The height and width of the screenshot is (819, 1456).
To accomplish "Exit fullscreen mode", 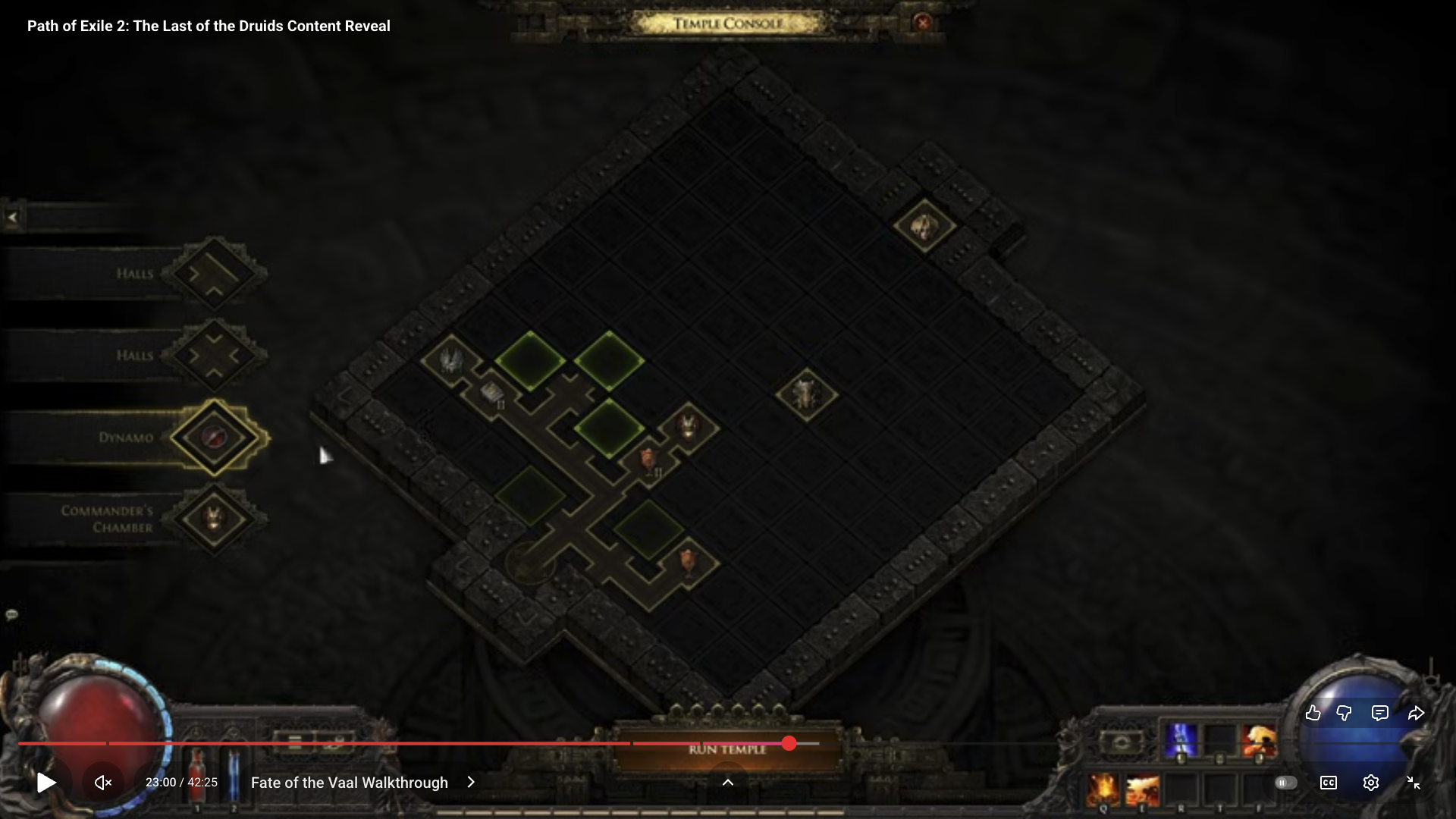I will click(x=1414, y=783).
